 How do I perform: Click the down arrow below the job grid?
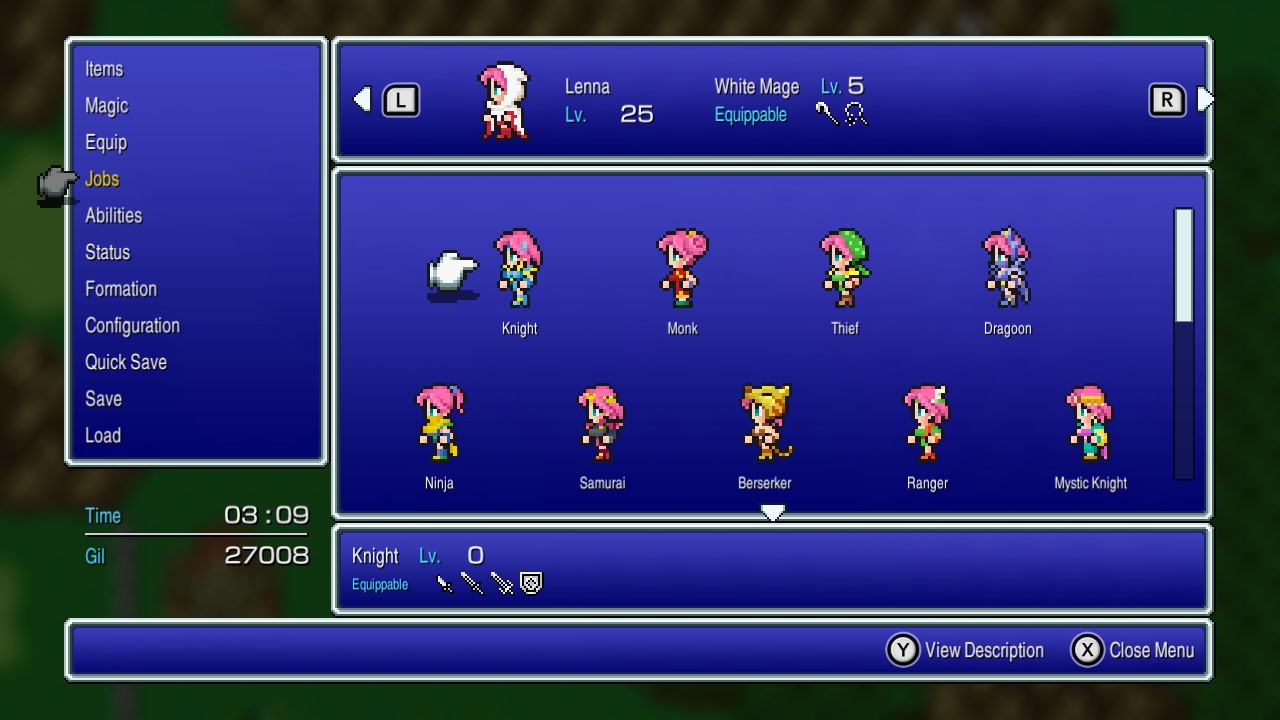pyautogui.click(x=773, y=512)
